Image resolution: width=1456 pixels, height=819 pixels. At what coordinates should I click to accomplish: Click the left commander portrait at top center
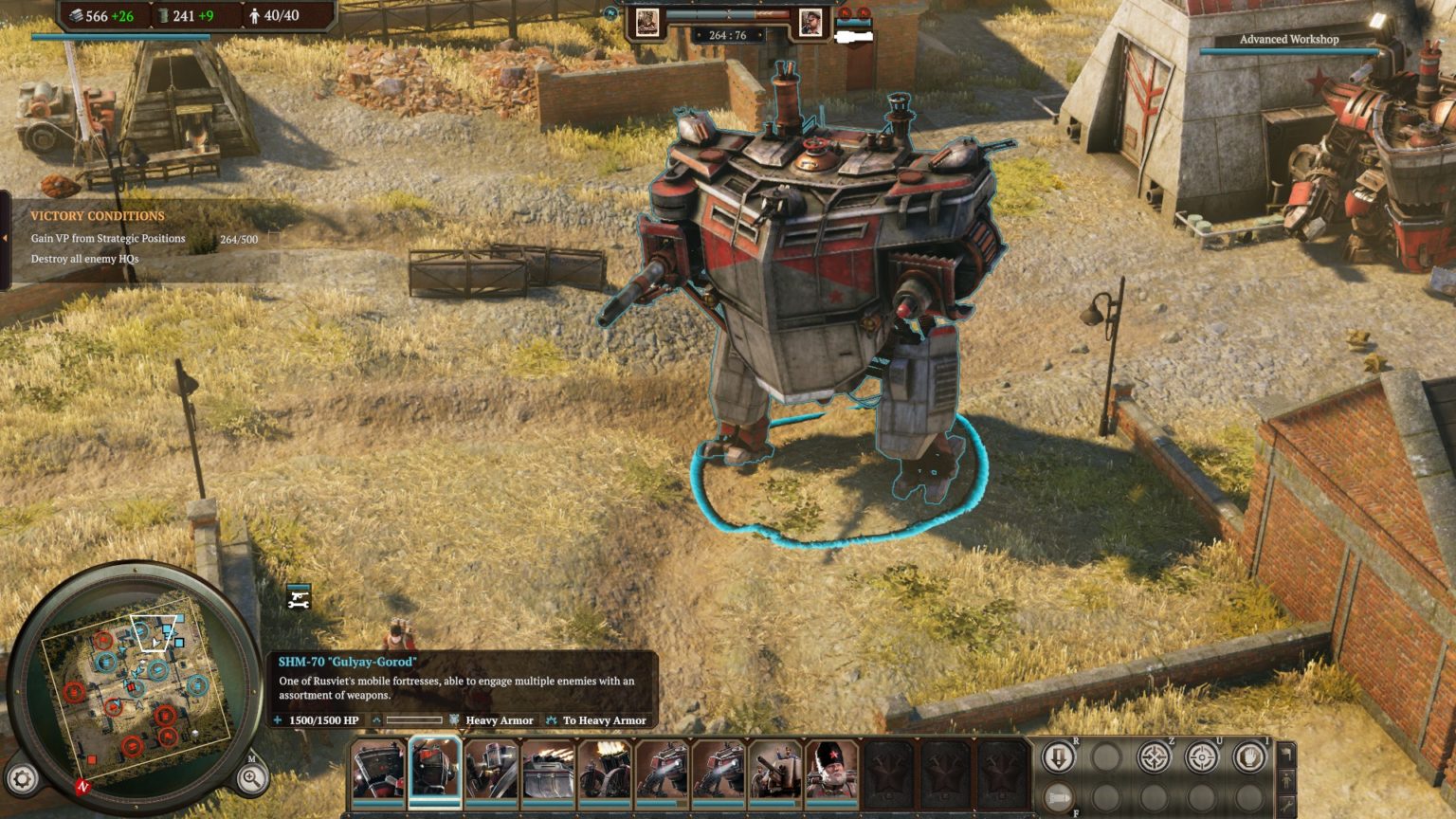[x=648, y=21]
